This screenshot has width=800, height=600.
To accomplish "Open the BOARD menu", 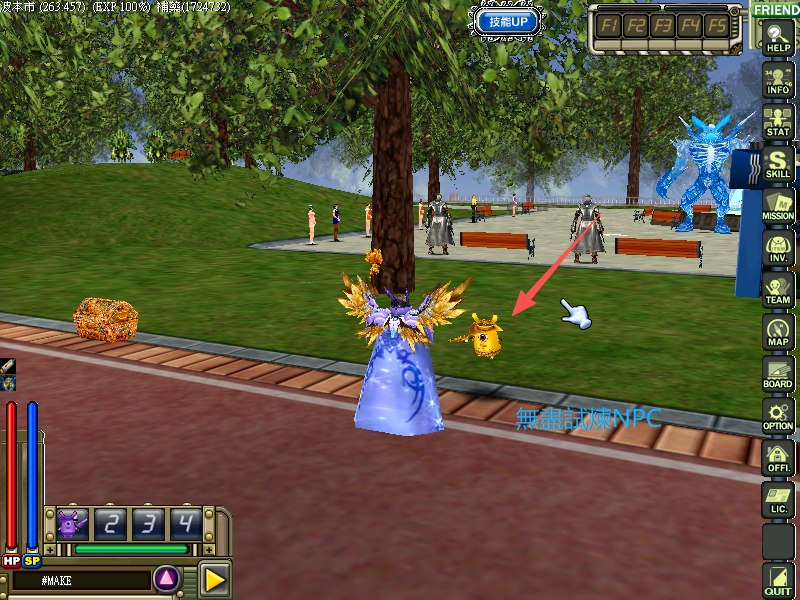I will [778, 374].
